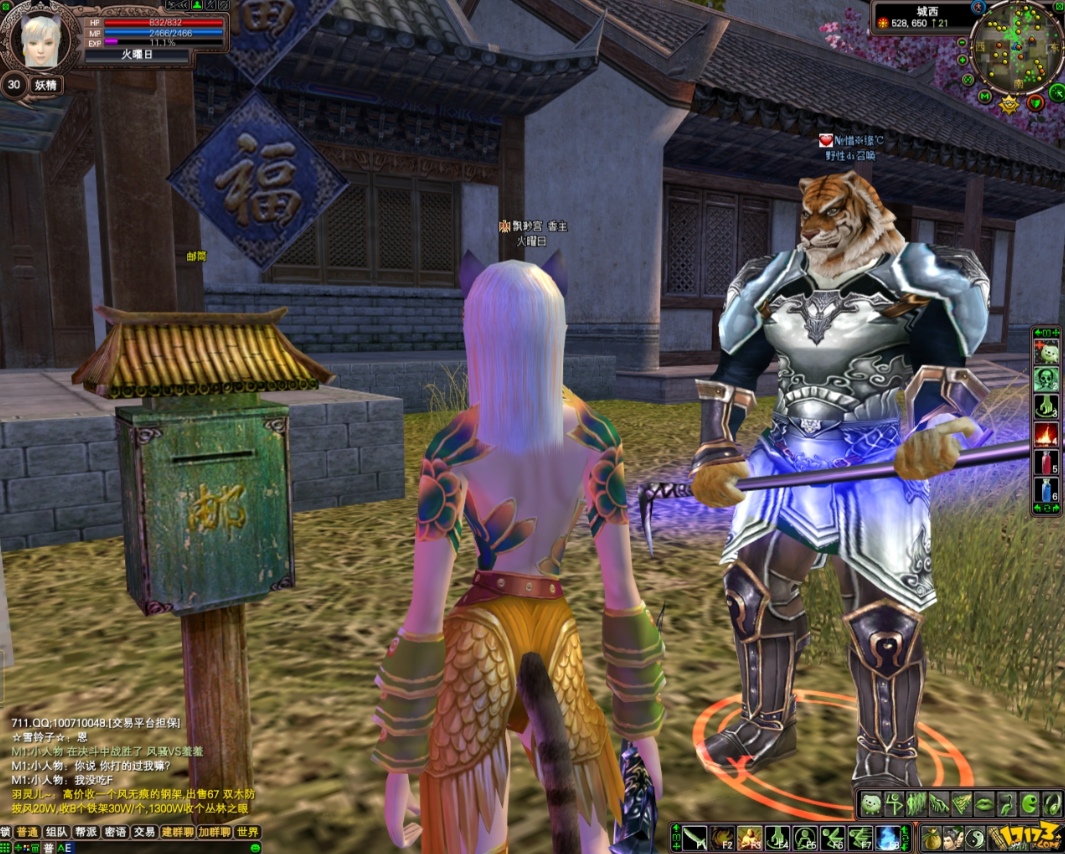
Task: Open the 世界 world chat tab
Action: coord(247,832)
